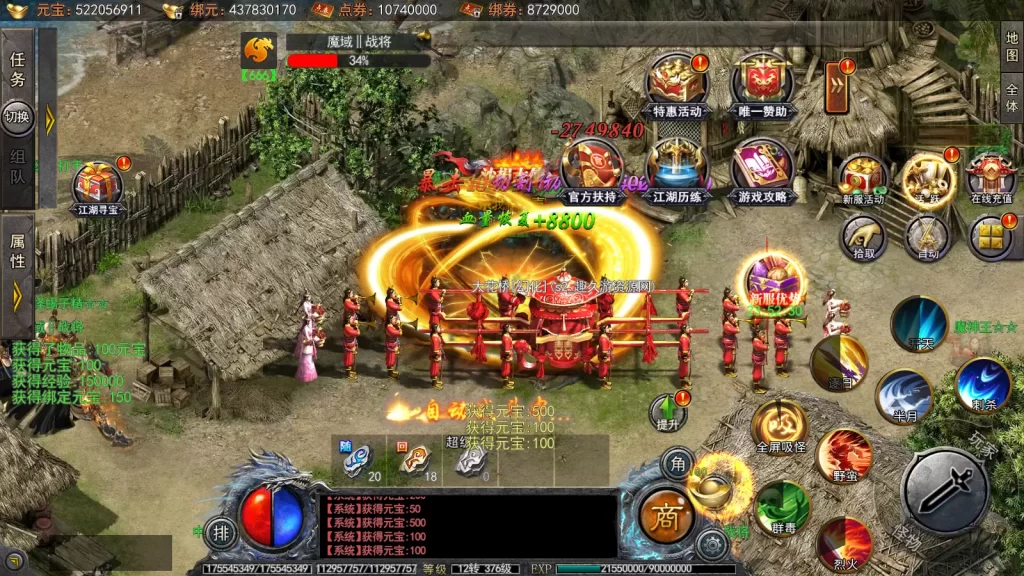Open the 游戏攻略 game guide book
Screen dimensions: 1024x576
coord(762,168)
